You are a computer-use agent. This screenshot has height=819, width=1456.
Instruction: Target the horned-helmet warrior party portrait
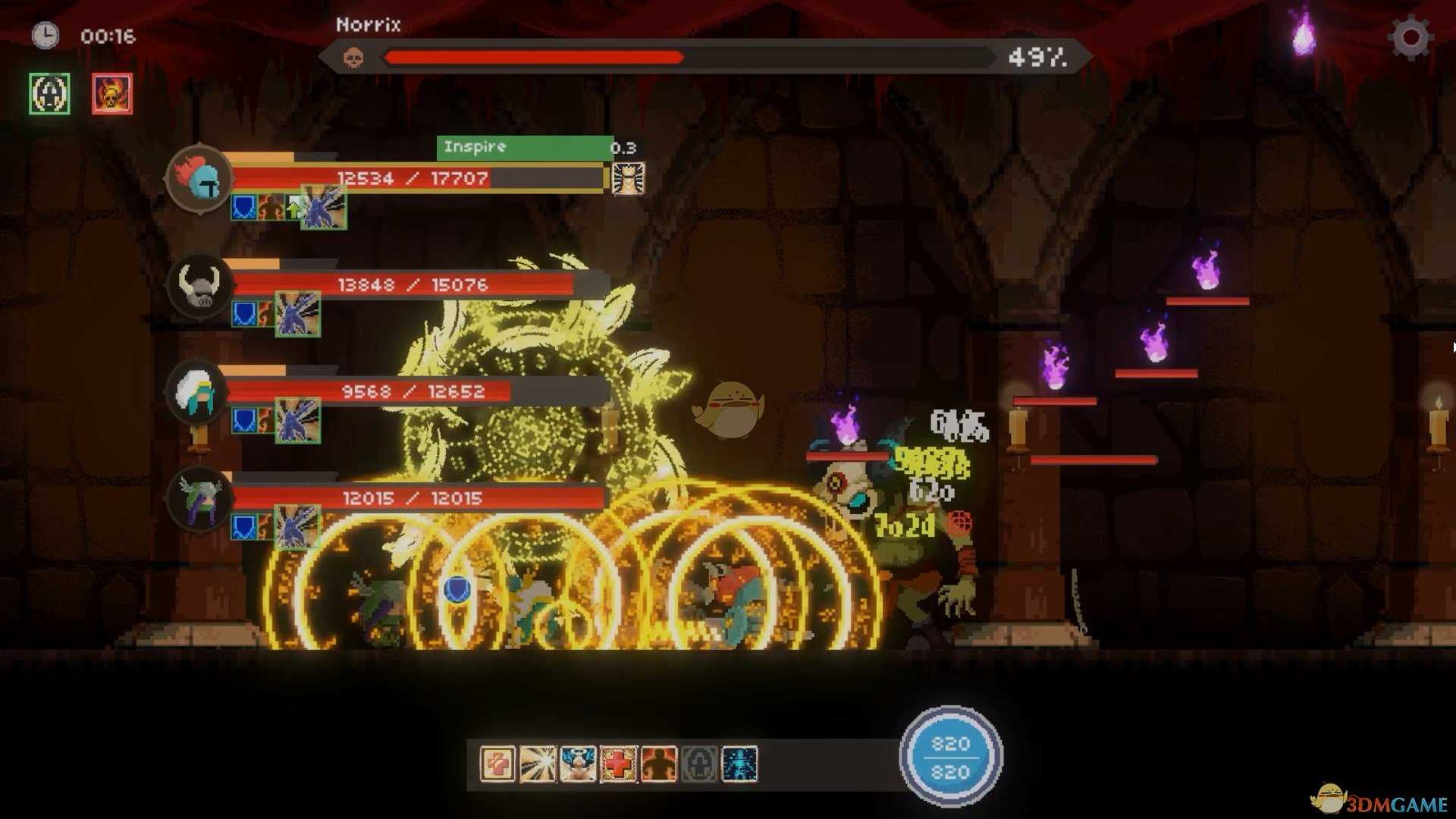pyautogui.click(x=199, y=286)
